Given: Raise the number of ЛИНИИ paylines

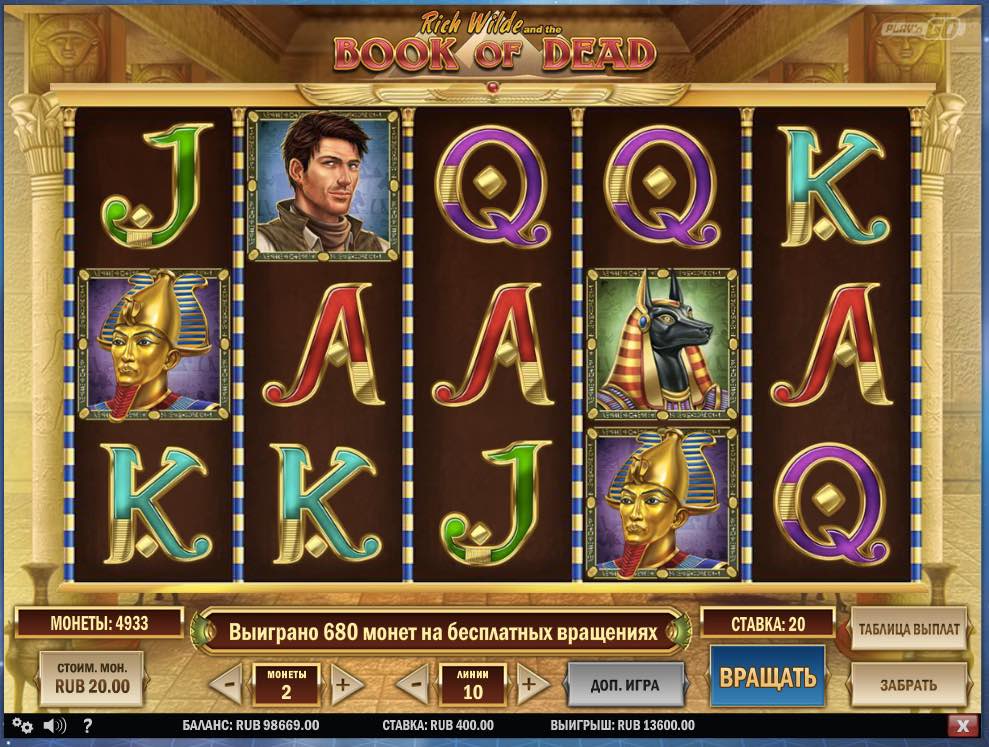Looking at the screenshot, I should [532, 685].
